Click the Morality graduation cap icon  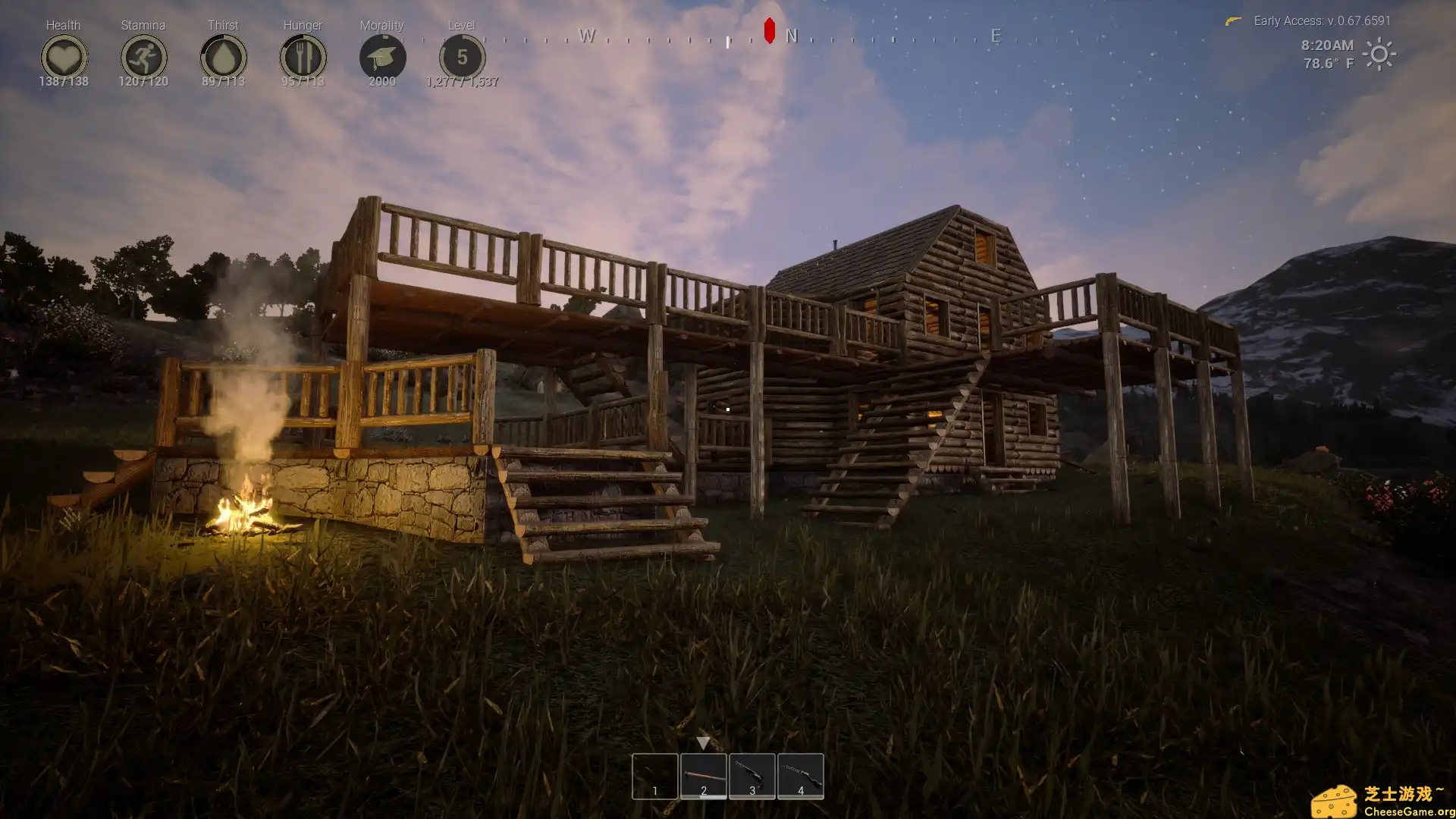pyautogui.click(x=382, y=56)
